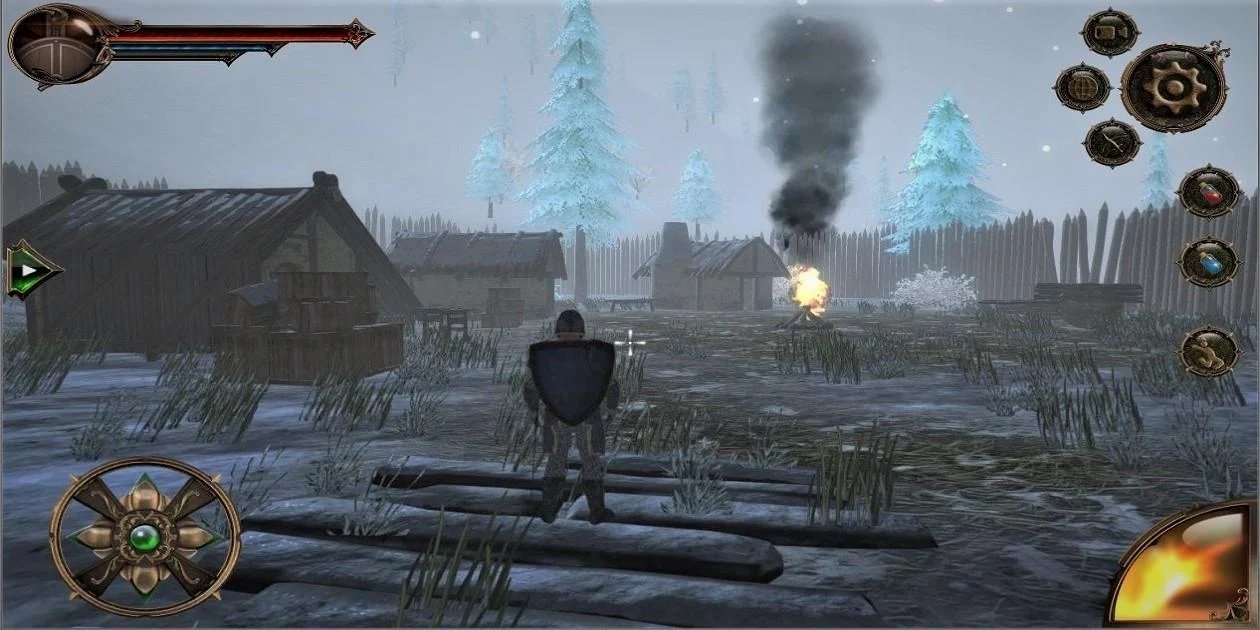The width and height of the screenshot is (1260, 630).
Task: Click the character portrait orb
Action: [55, 42]
